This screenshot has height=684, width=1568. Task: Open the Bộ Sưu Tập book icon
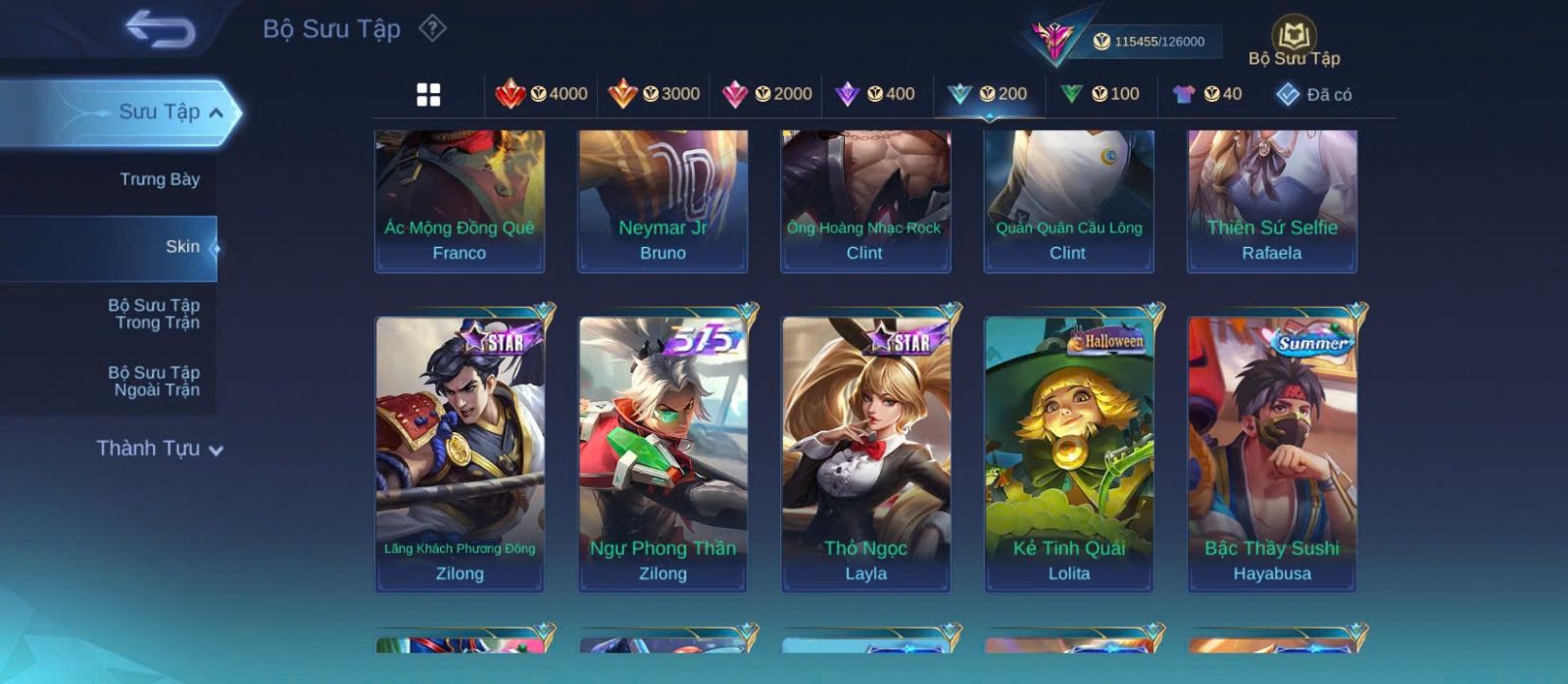[1294, 37]
